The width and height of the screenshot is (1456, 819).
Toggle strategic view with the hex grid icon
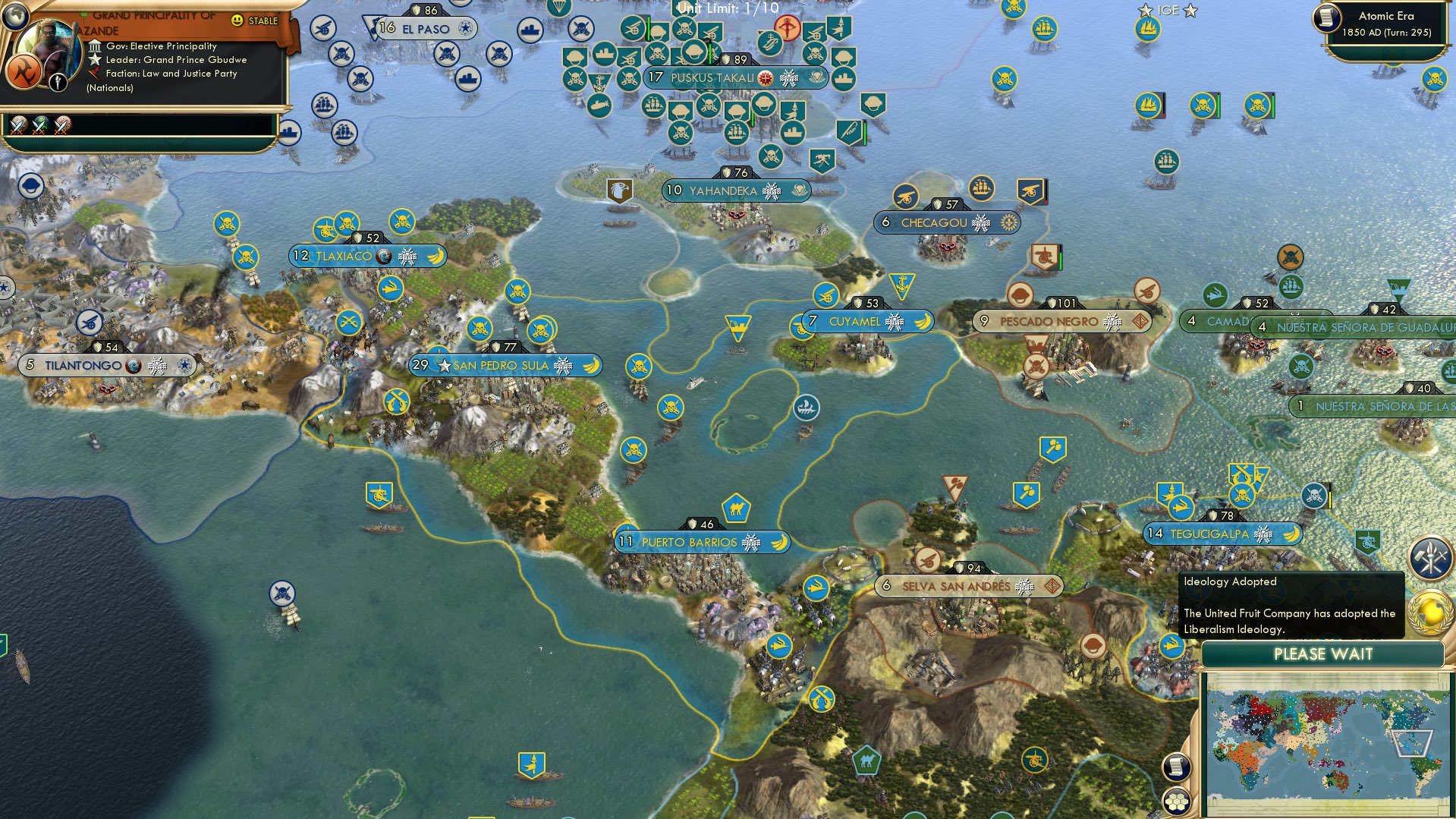1177,801
